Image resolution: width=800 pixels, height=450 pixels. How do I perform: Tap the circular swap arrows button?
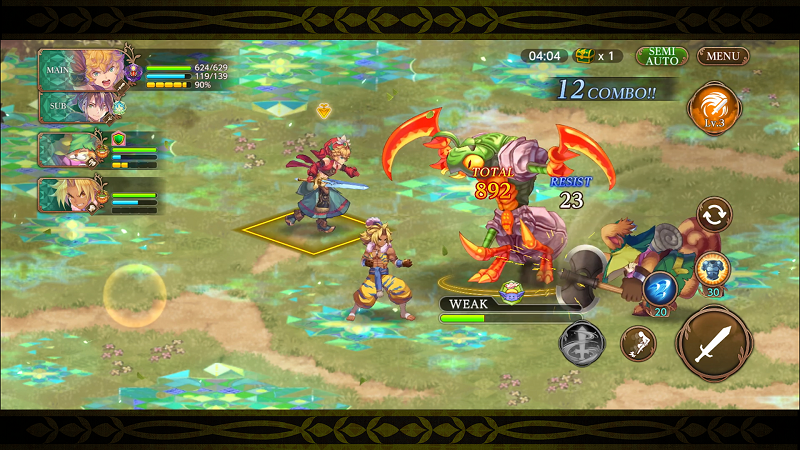[x=714, y=214]
